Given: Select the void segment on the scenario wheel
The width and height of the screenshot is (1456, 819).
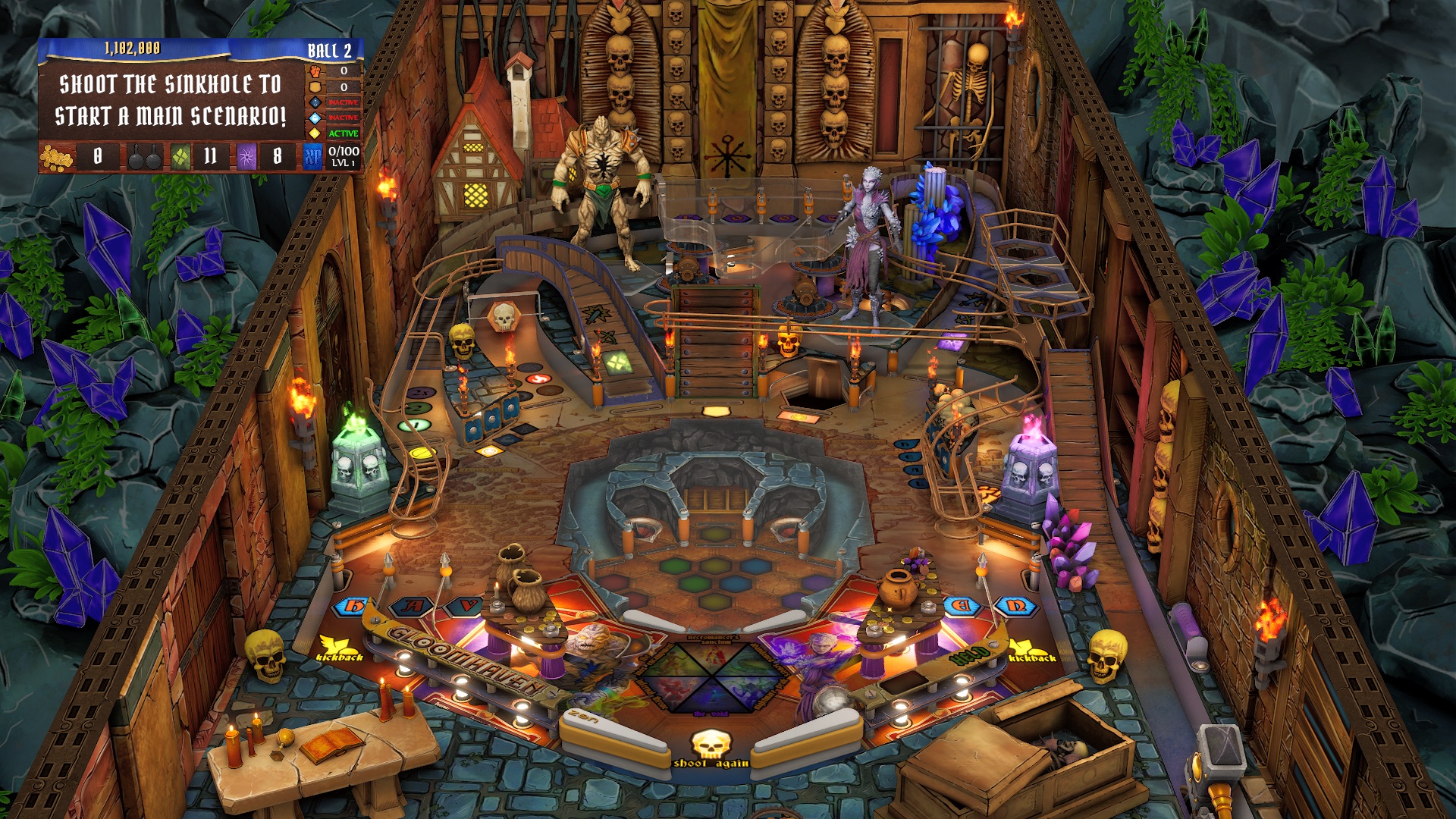Looking at the screenshot, I should [712, 696].
